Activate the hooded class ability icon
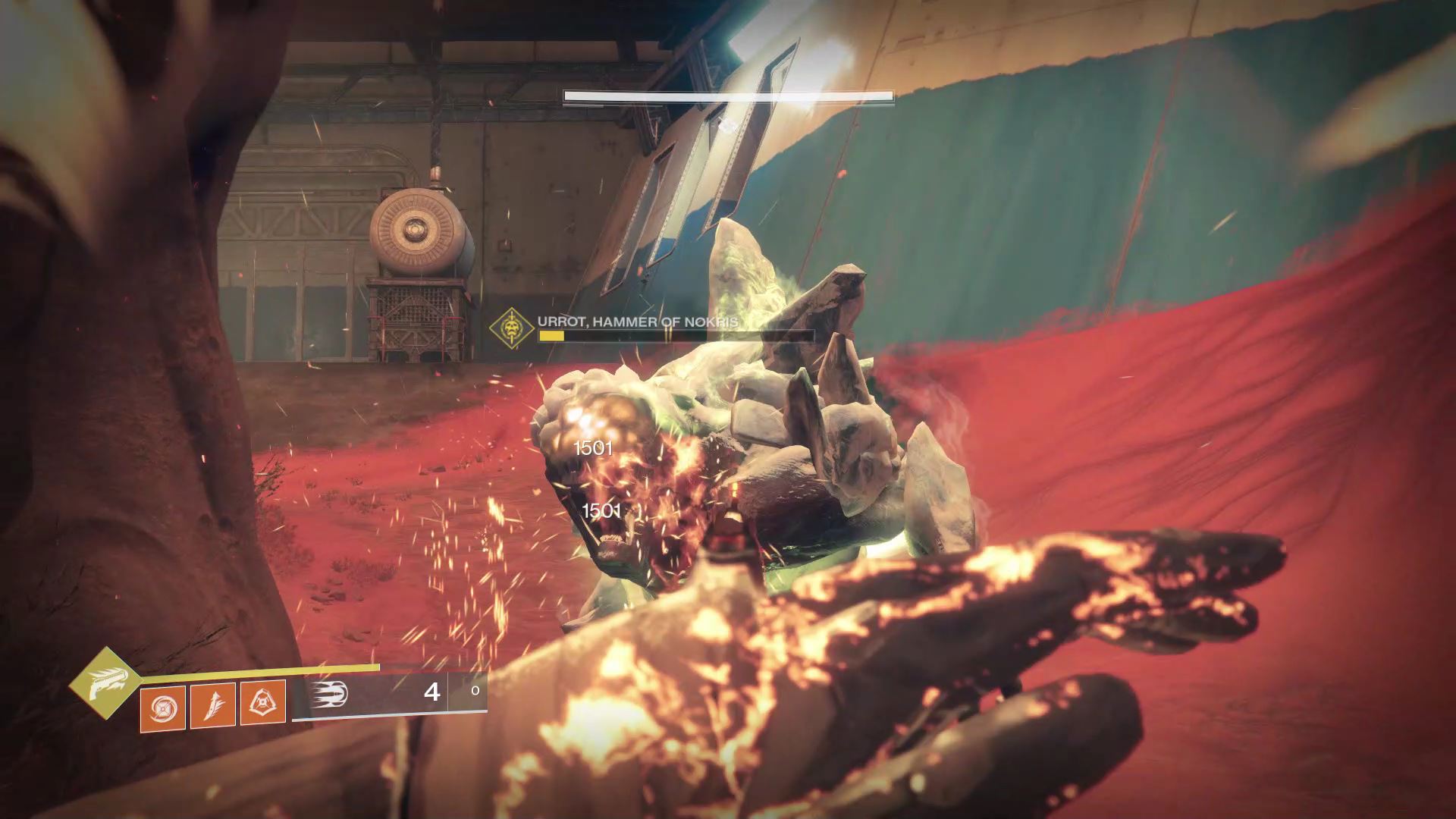Screen dimensions: 1456x819 (263, 702)
